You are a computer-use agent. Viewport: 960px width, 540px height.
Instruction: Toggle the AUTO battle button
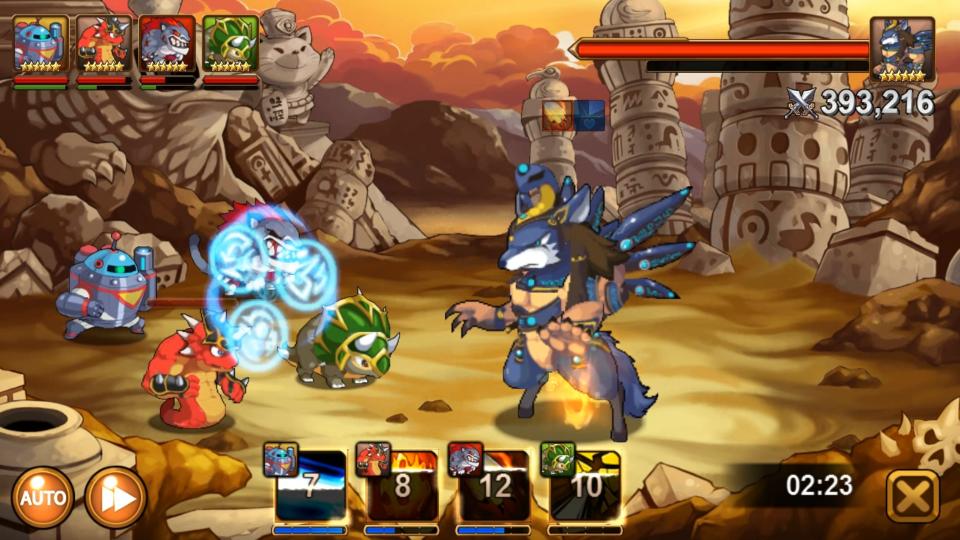tap(43, 497)
